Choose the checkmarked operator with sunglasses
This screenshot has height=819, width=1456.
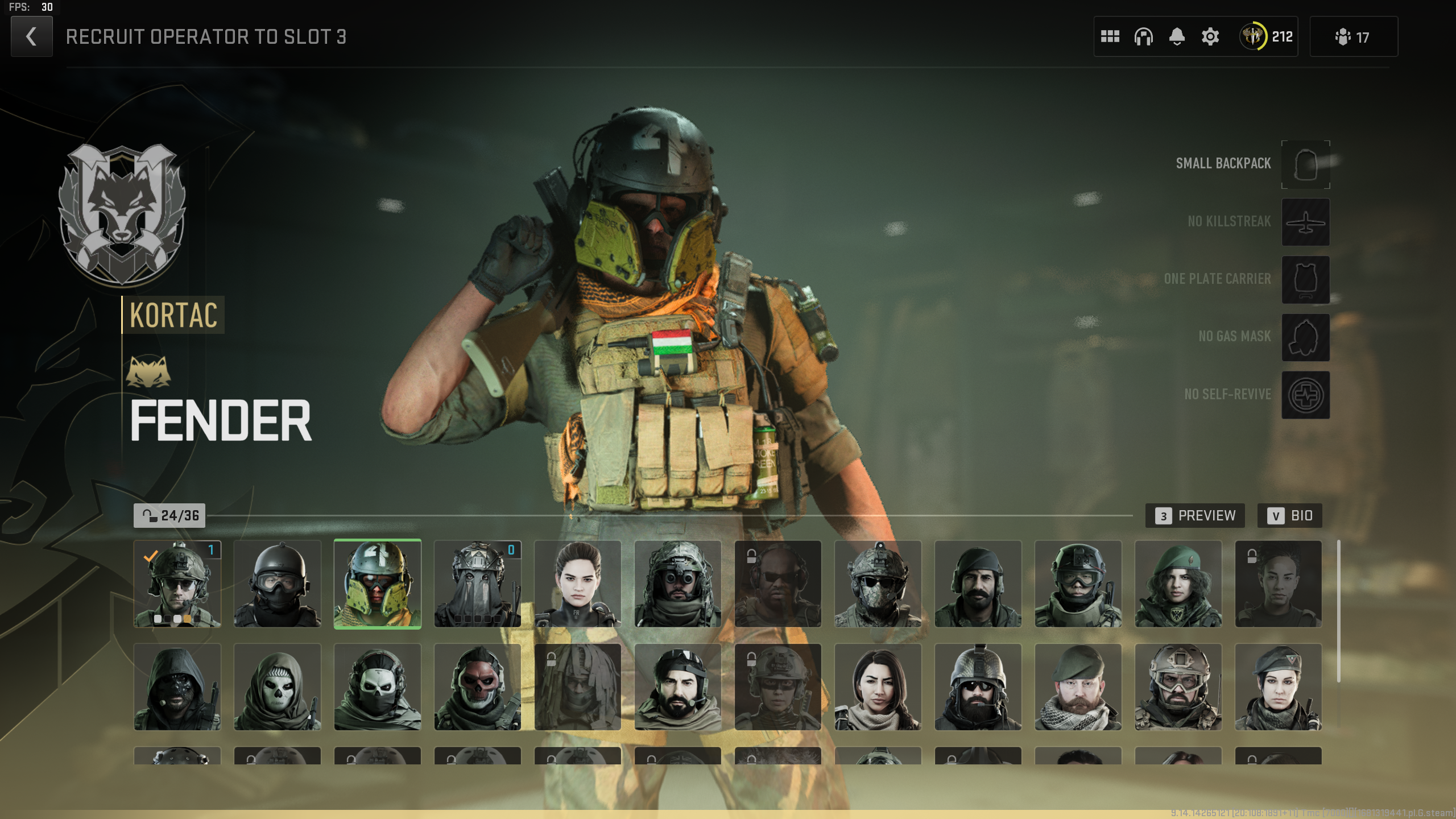[x=177, y=584]
